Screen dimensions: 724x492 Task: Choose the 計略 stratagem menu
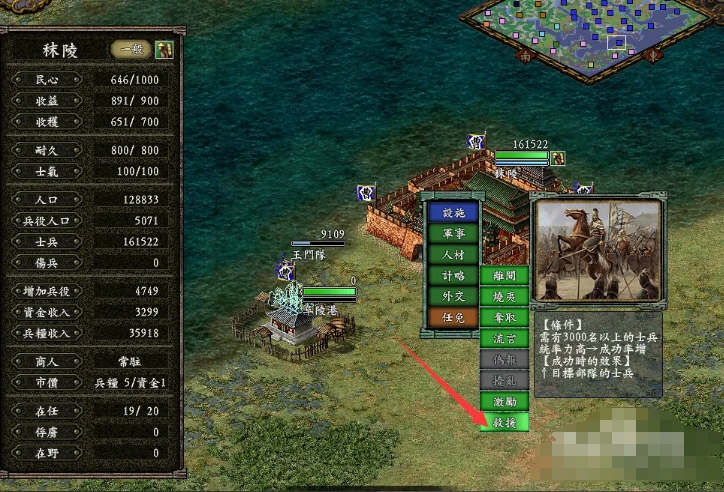pyautogui.click(x=453, y=275)
